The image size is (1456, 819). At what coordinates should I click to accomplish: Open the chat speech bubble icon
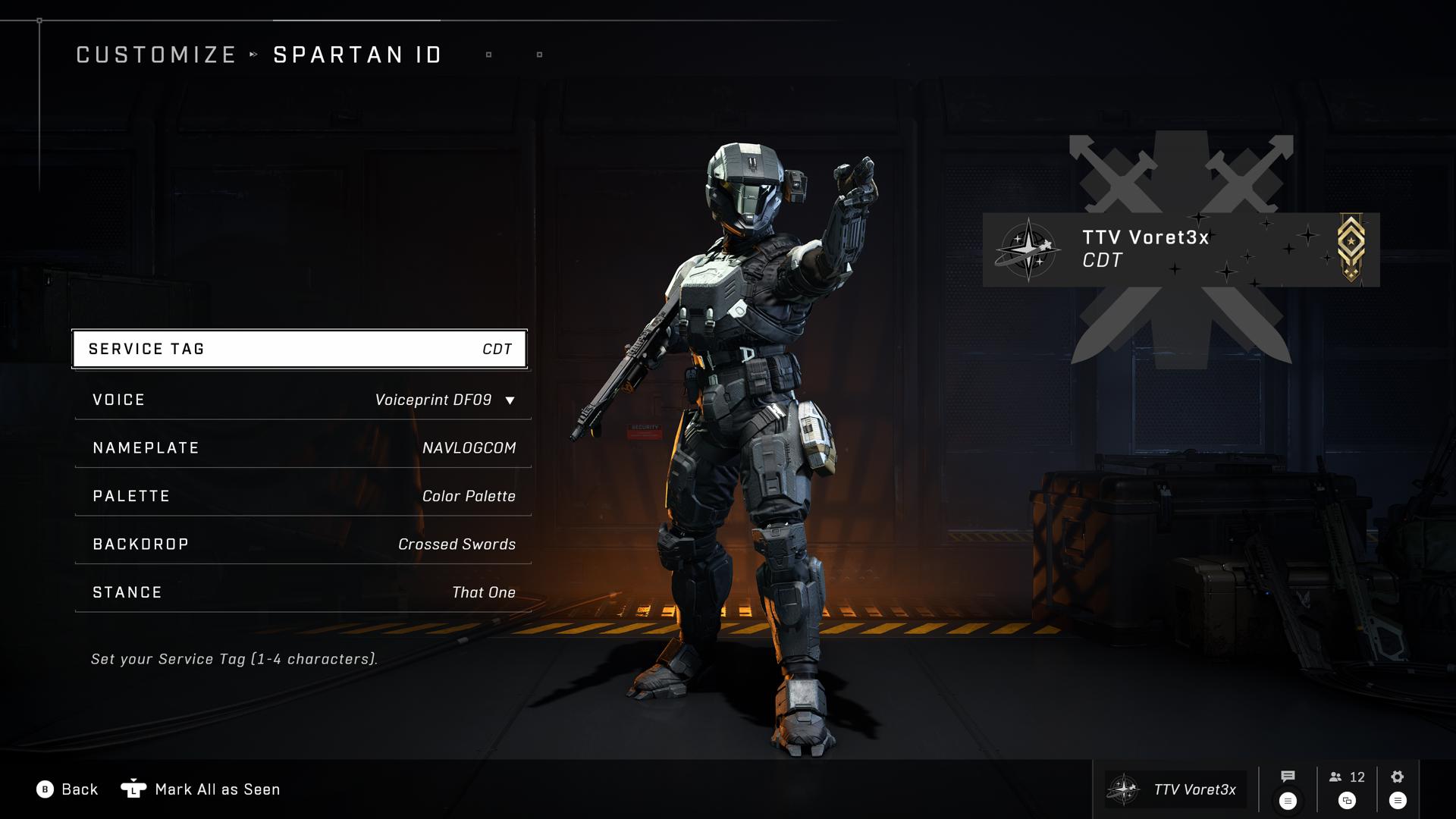point(1288,777)
